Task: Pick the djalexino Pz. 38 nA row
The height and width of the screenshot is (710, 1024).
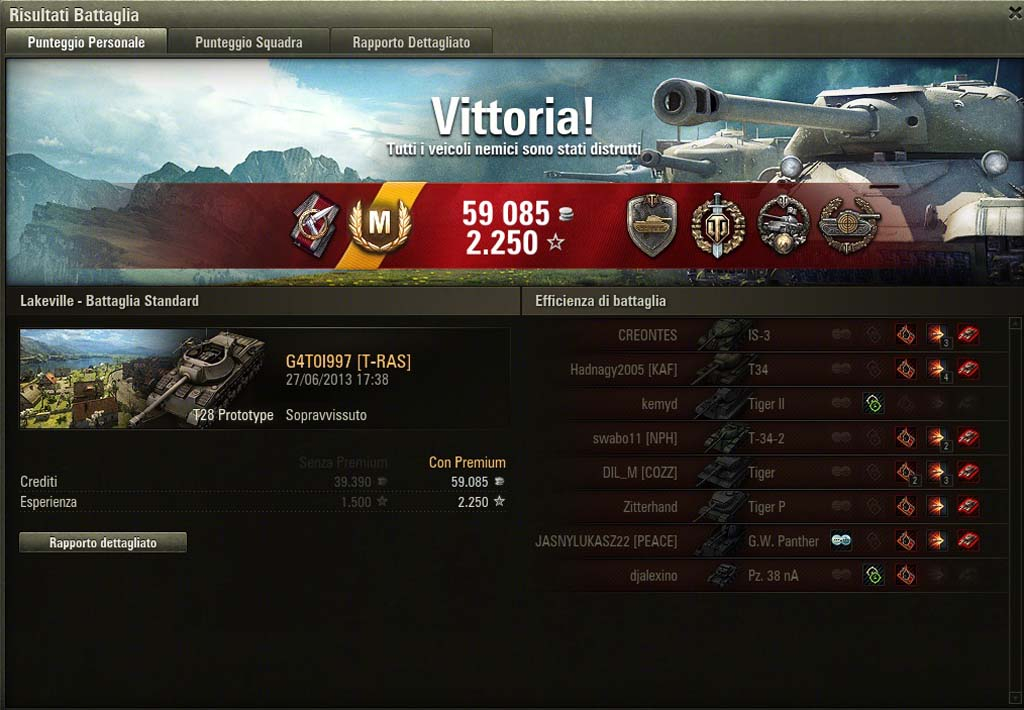Action: 760,575
